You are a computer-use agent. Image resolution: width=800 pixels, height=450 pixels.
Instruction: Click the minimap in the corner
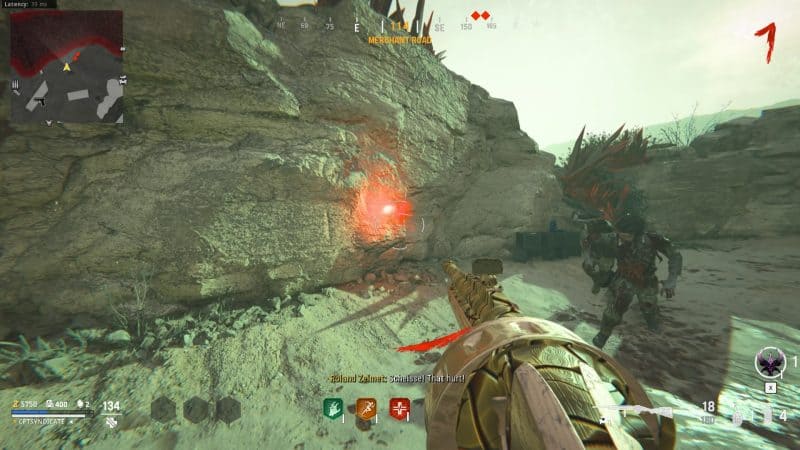click(67, 66)
